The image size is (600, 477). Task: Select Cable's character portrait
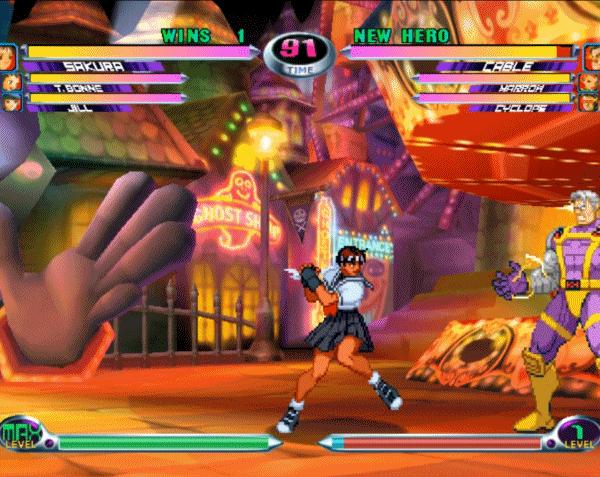tap(590, 55)
